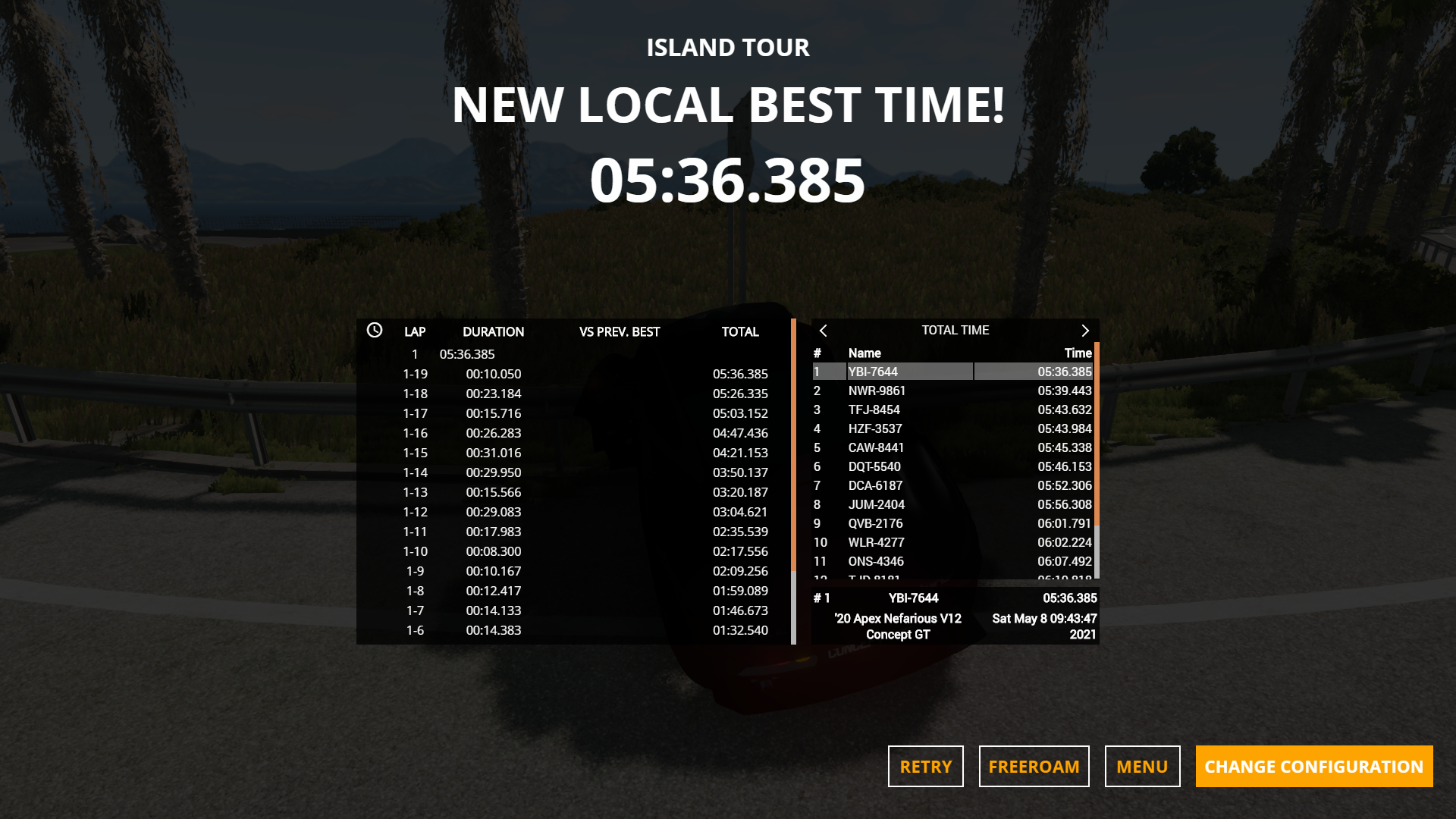1456x819 pixels.
Task: Click the left arrow on the leaderboard header
Action: 823,331
